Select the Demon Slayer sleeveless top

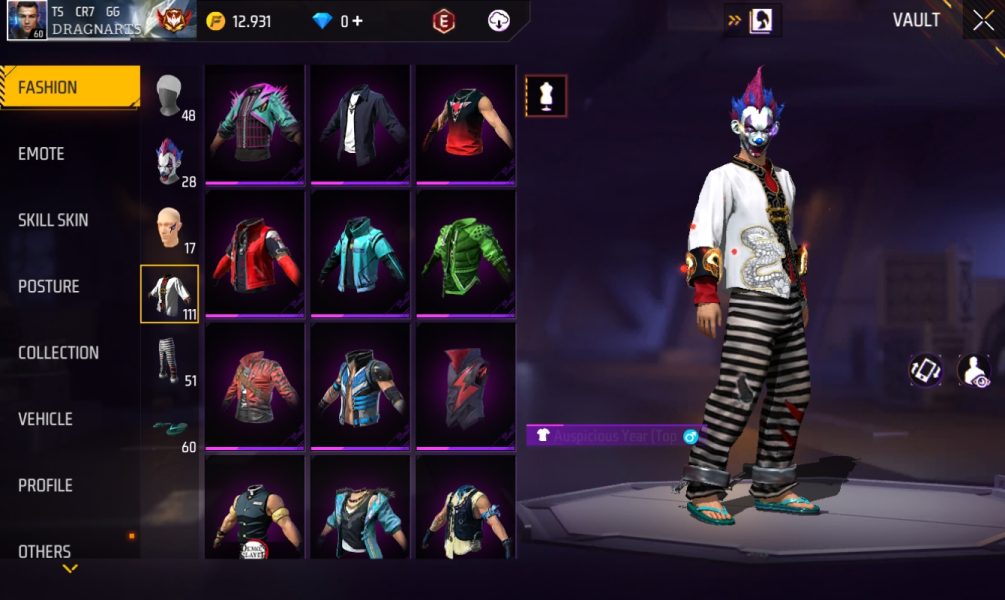[x=255, y=507]
